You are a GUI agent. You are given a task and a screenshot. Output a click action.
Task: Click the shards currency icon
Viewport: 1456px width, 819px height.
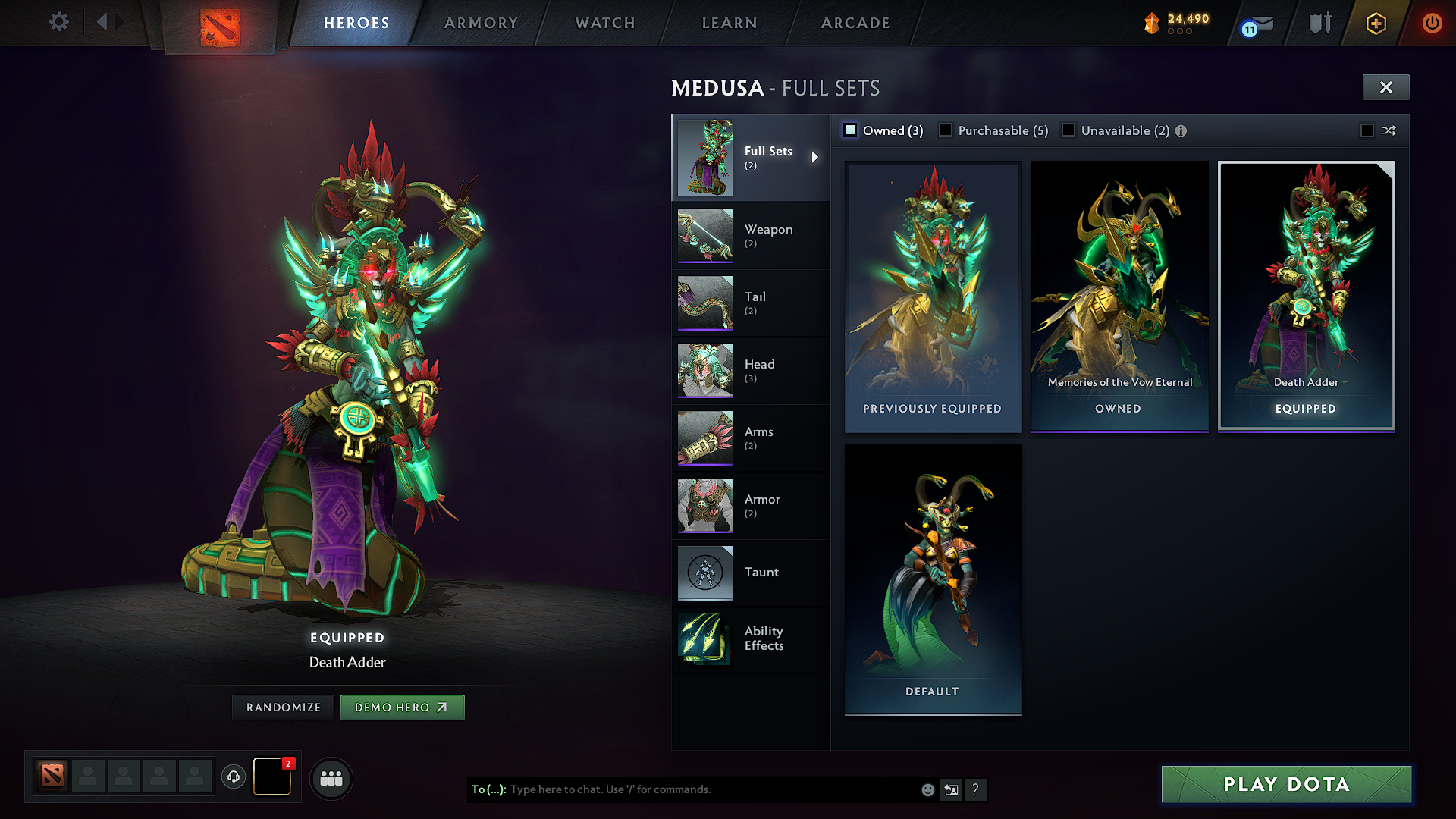[1151, 24]
